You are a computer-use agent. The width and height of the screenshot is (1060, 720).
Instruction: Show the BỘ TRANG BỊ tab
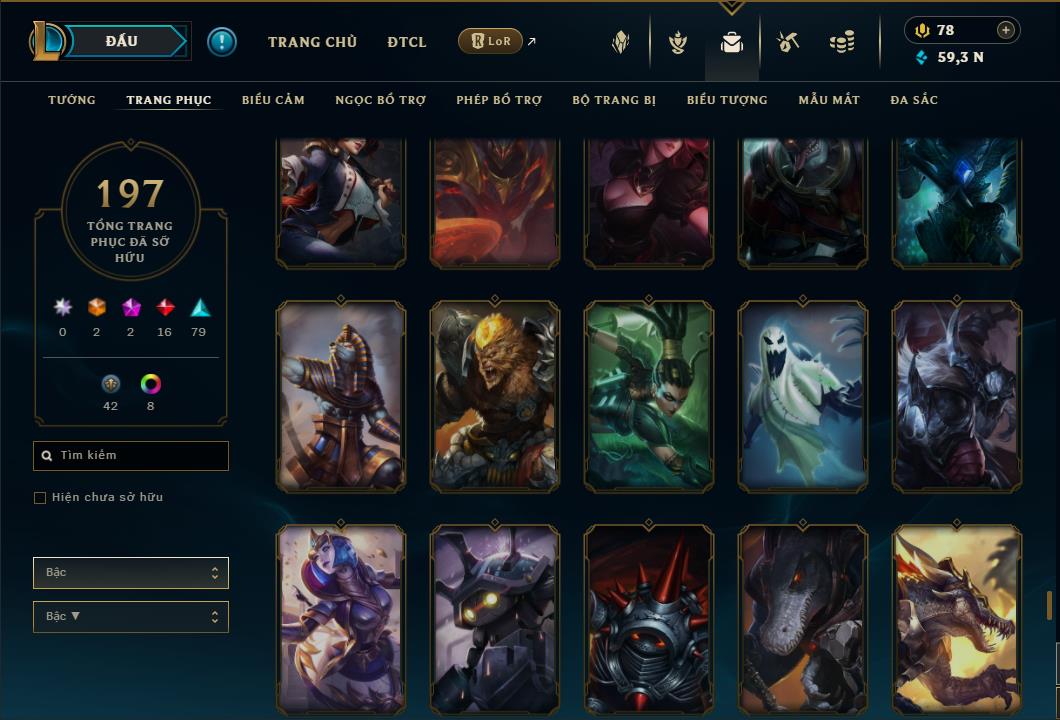click(x=614, y=100)
